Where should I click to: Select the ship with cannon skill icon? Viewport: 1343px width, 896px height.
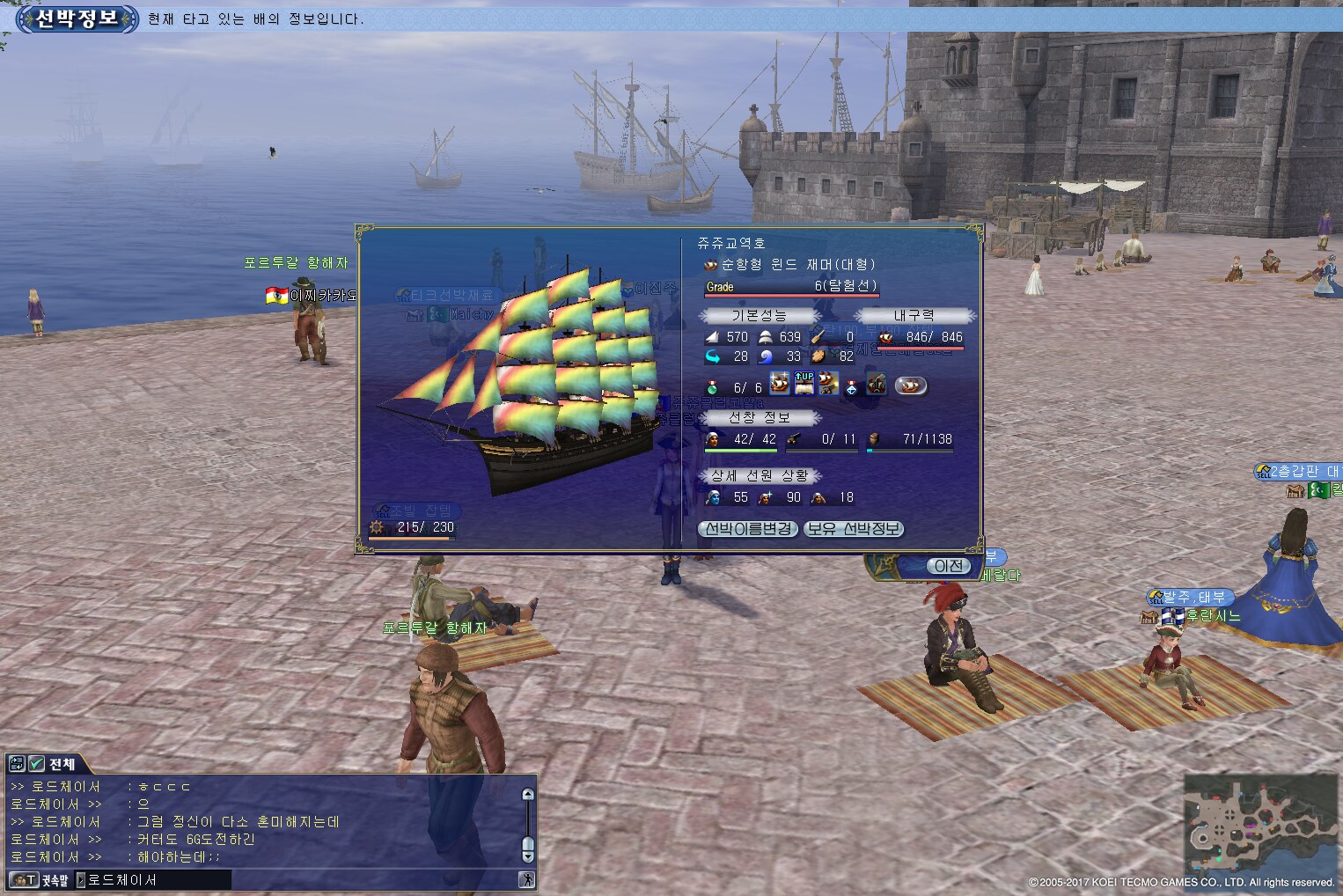(828, 384)
